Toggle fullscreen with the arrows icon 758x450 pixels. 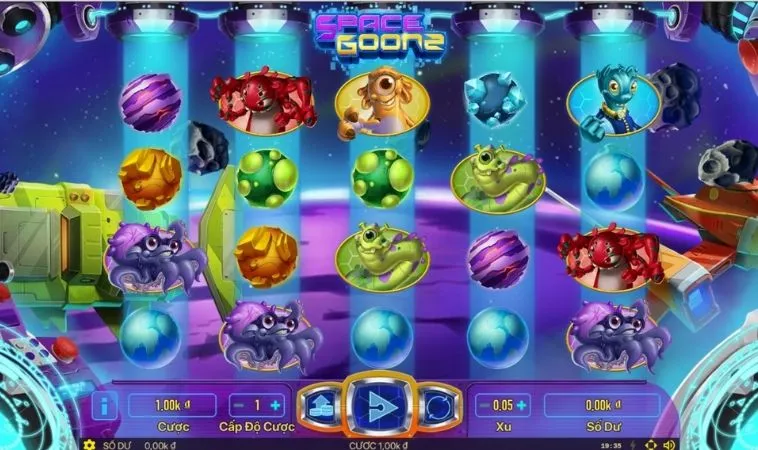click(651, 444)
